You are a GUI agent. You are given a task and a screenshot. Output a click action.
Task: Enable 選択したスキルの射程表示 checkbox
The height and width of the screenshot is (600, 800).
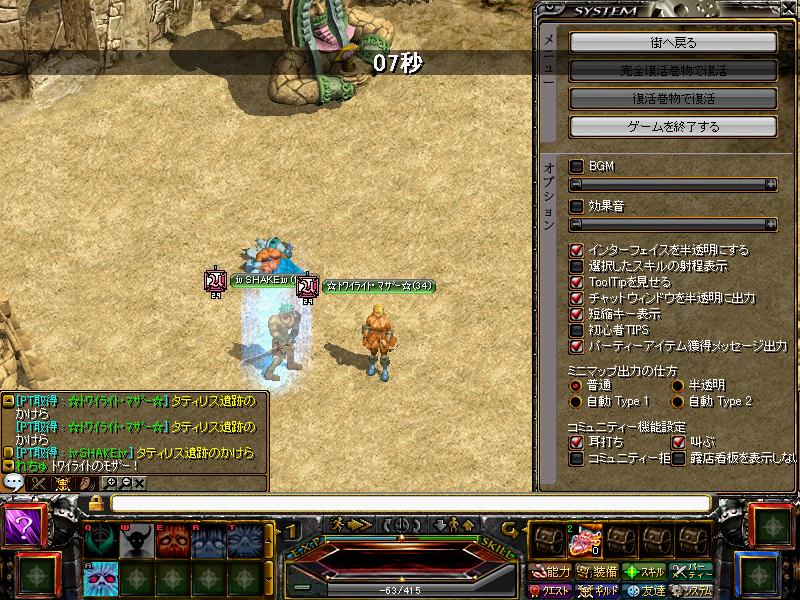click(576, 266)
